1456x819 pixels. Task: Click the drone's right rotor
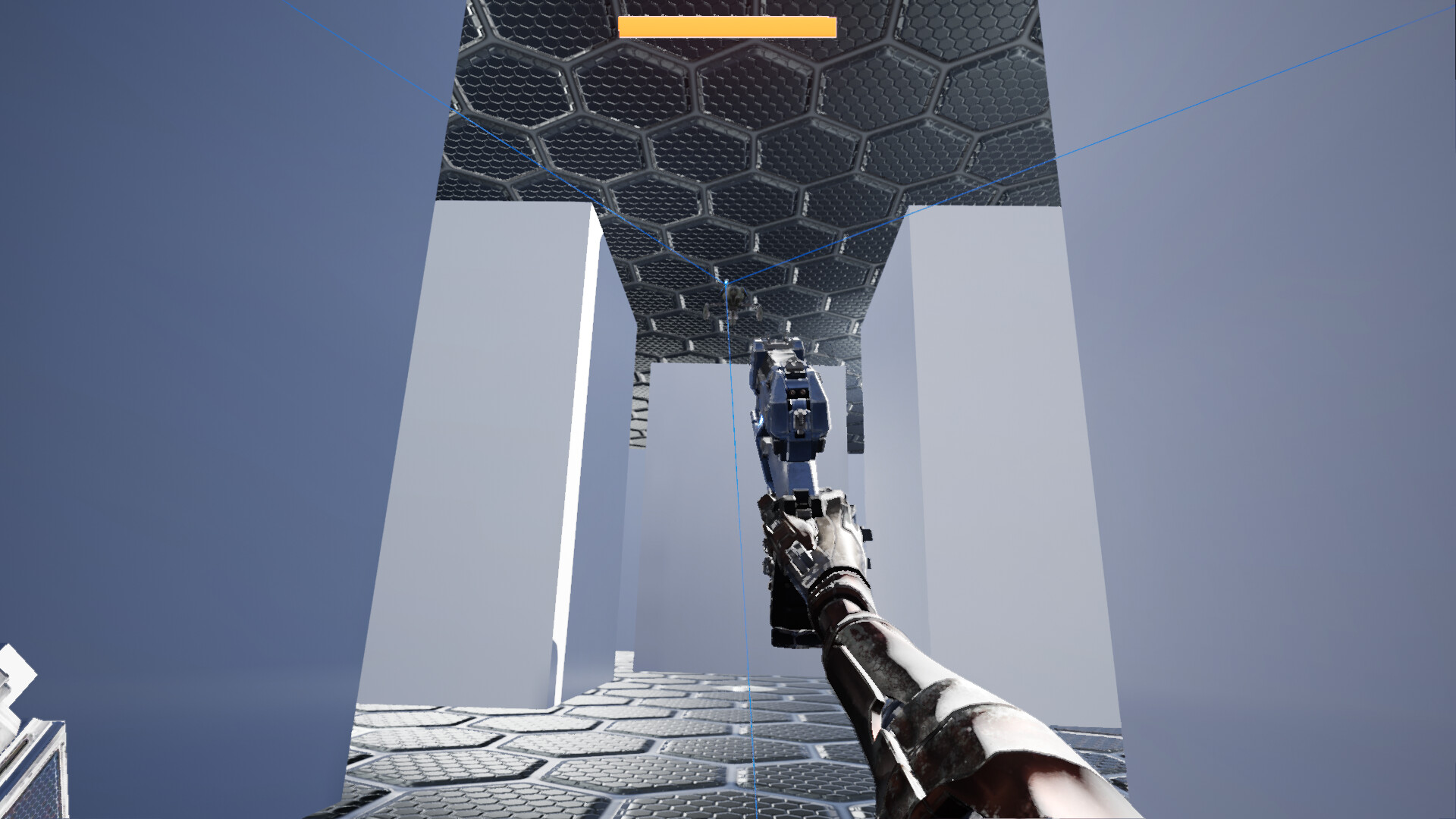pos(758,310)
